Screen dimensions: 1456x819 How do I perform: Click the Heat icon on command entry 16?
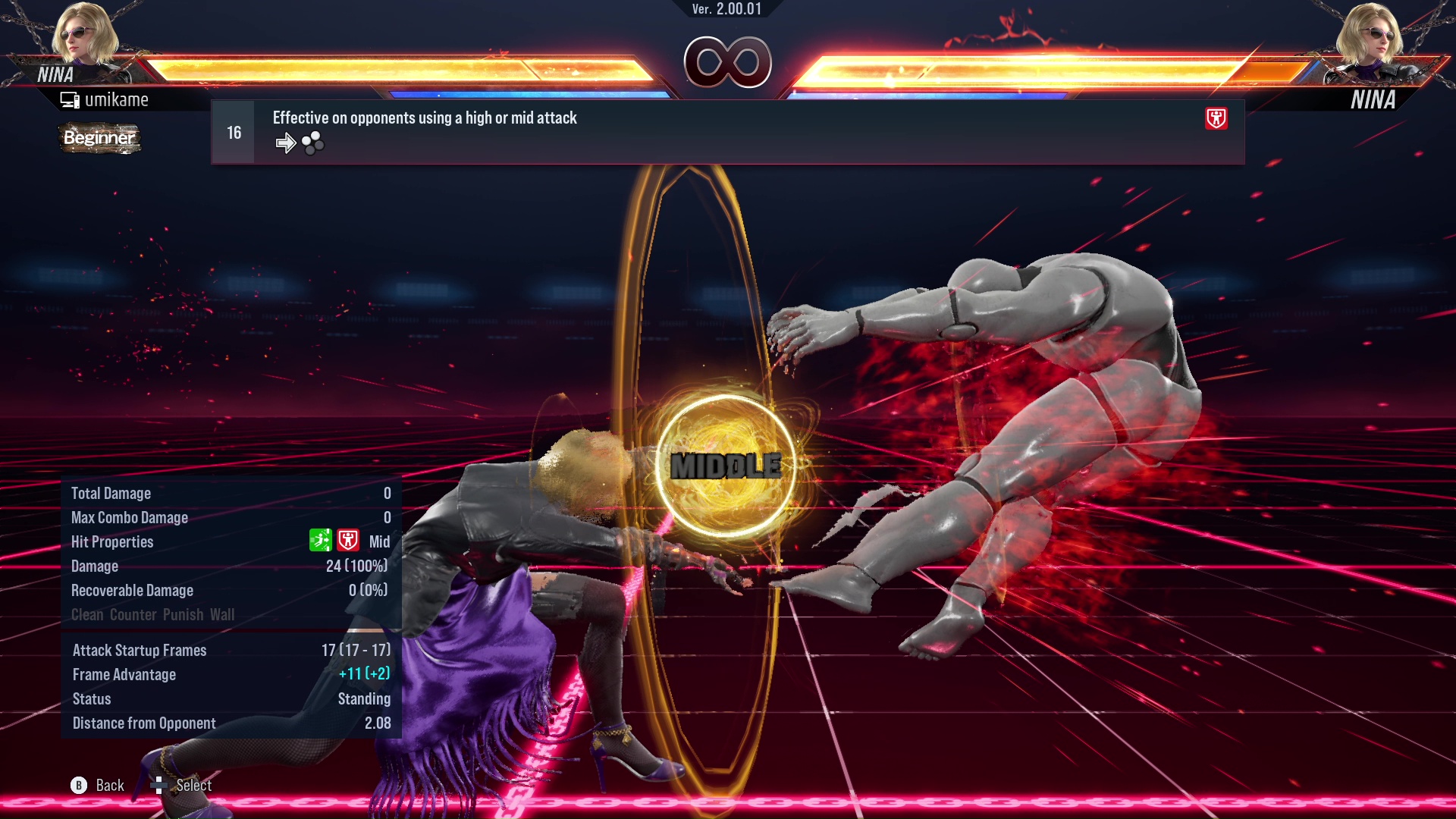click(x=1217, y=120)
